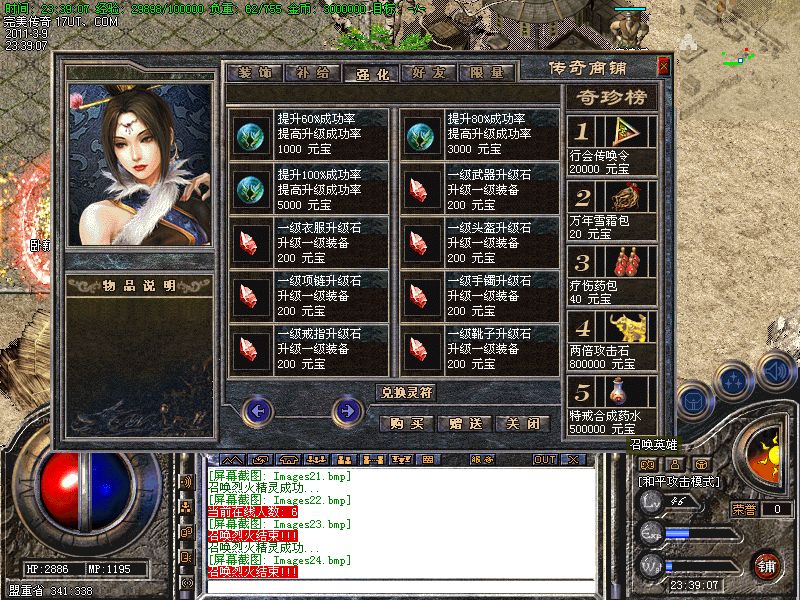Select the 一级武器升级石 upgrade stone

tap(479, 187)
